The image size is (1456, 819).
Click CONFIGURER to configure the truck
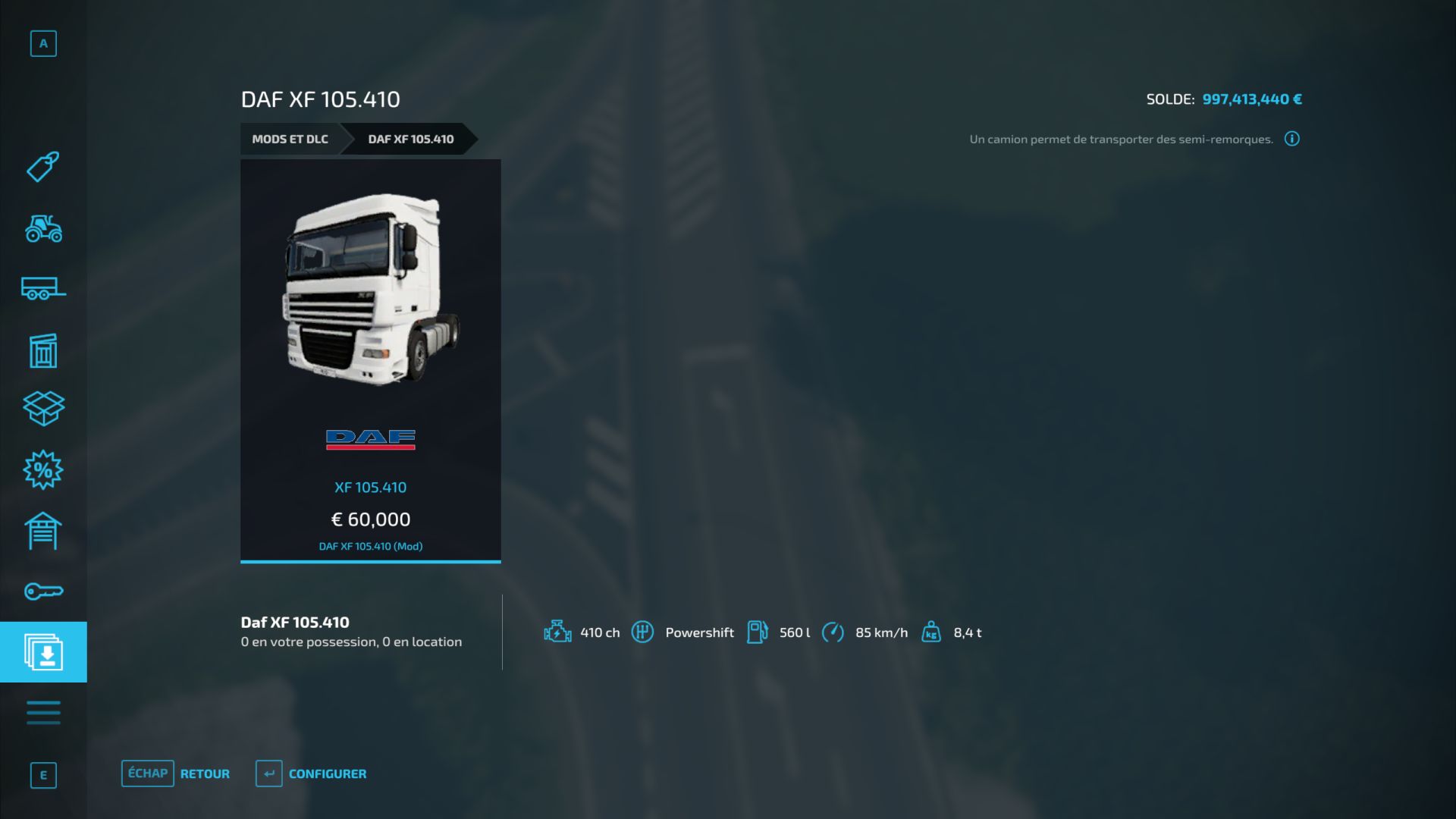pyautogui.click(x=326, y=773)
